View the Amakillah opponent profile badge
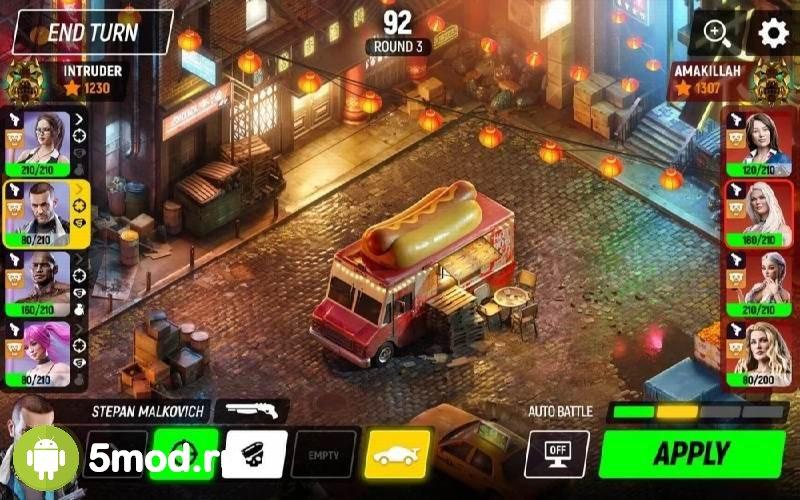This screenshot has height=500, width=800. (771, 80)
